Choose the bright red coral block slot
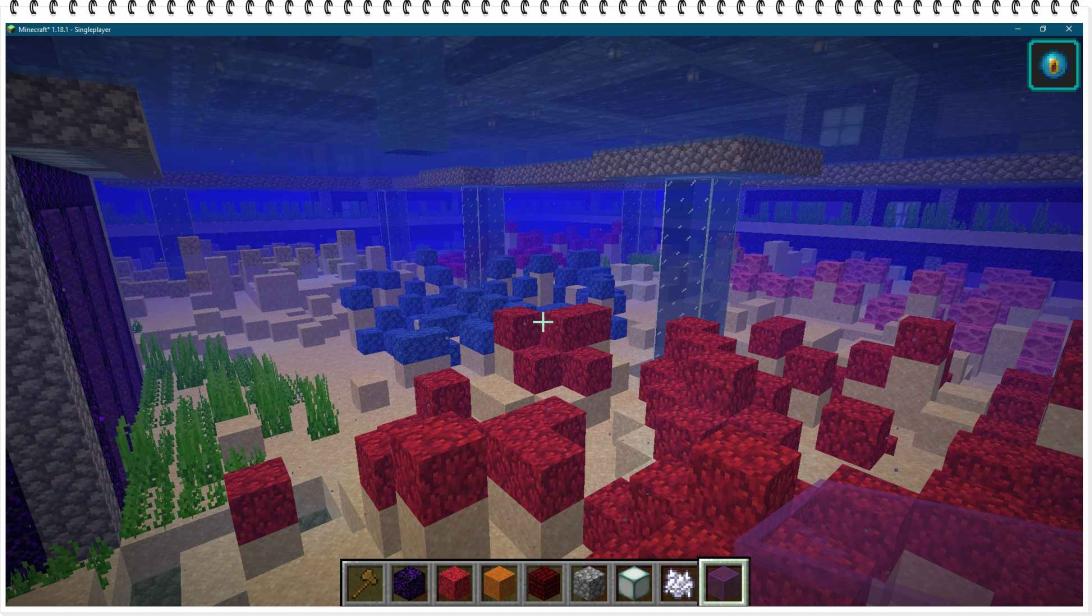Screen dimensions: 1092x616 point(454,582)
